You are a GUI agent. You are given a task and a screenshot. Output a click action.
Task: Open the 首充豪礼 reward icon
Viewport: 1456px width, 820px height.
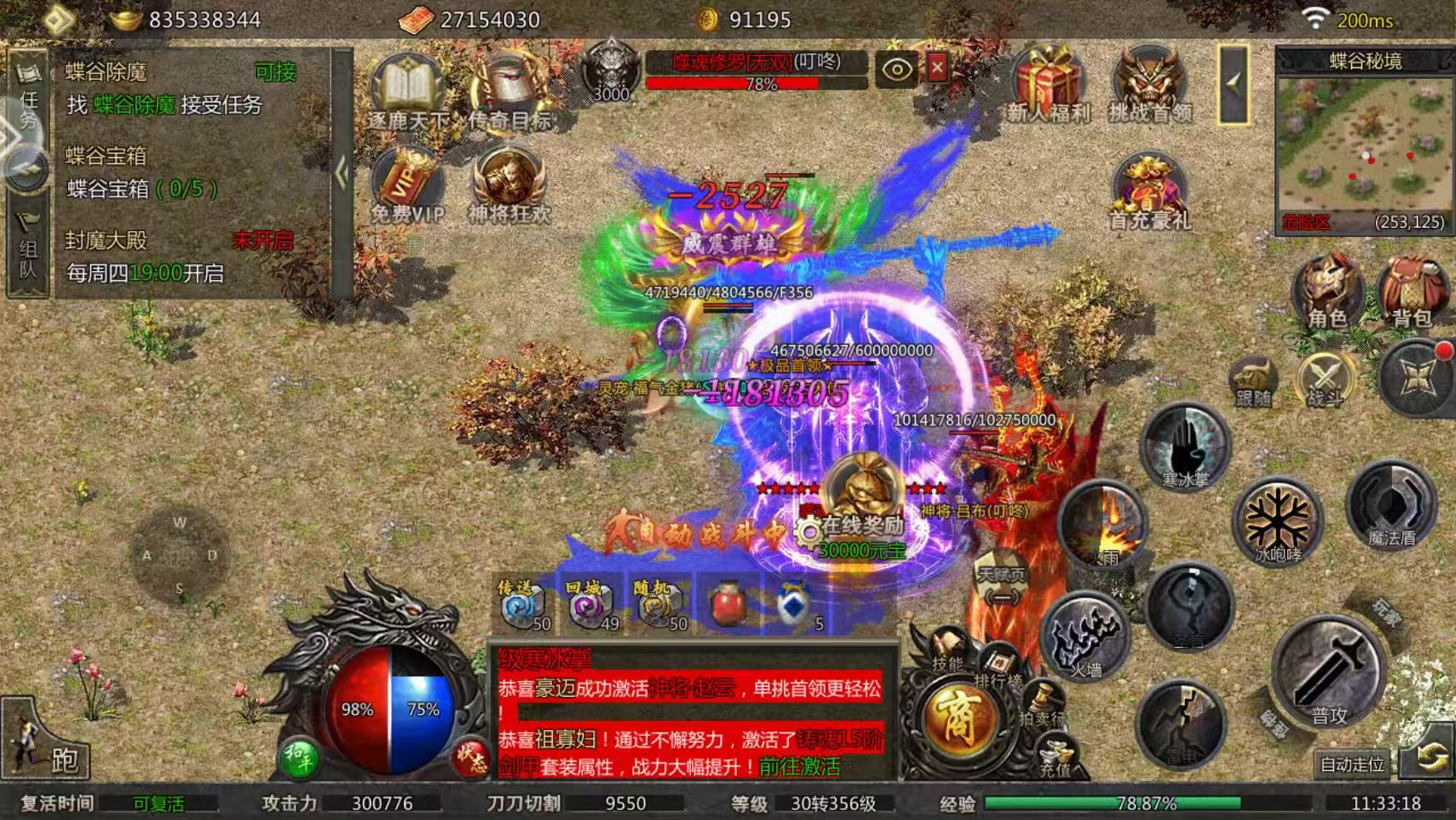click(x=1148, y=190)
